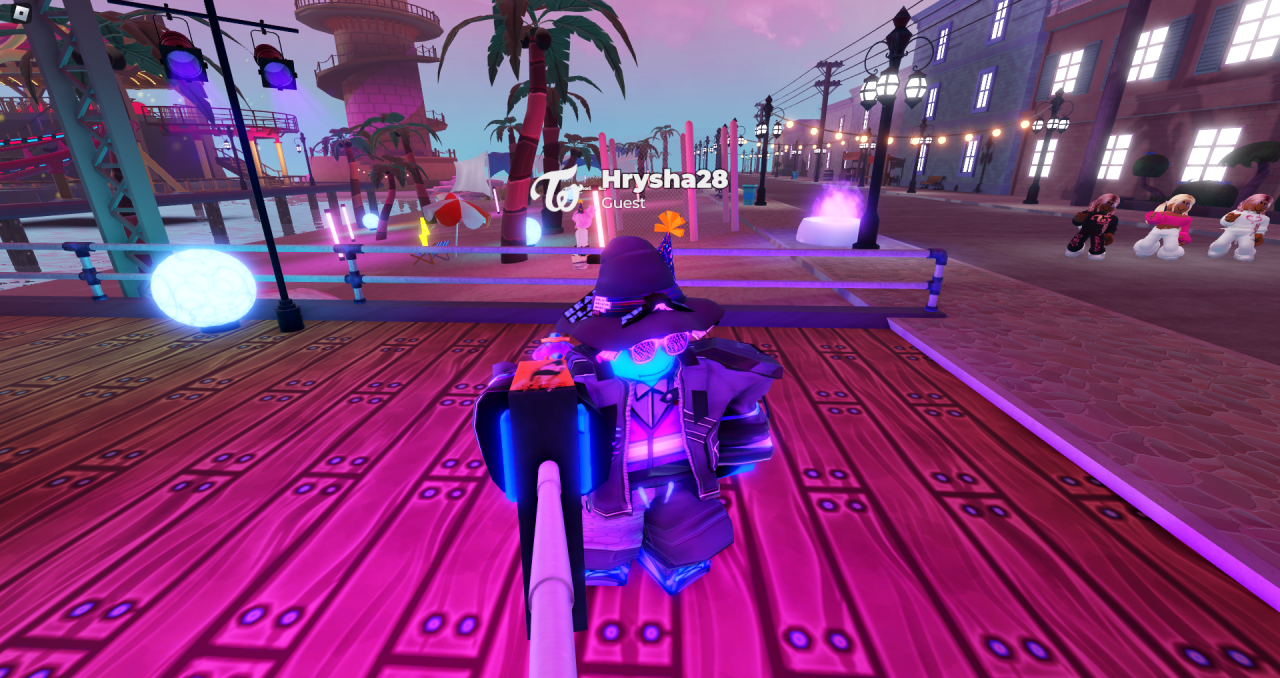Open the Roblox menu icon

click(20, 12)
